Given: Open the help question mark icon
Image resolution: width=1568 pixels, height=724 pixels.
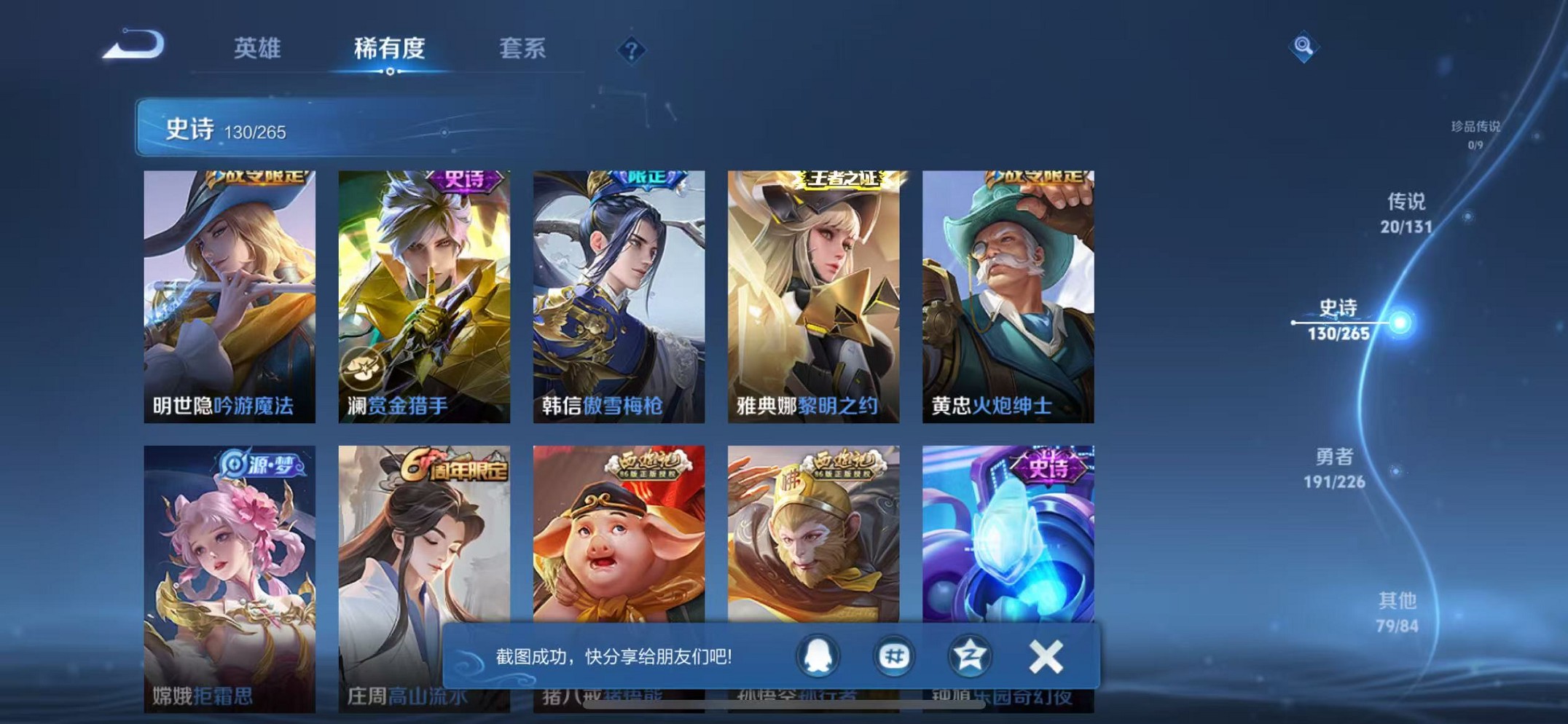Looking at the screenshot, I should click(631, 50).
